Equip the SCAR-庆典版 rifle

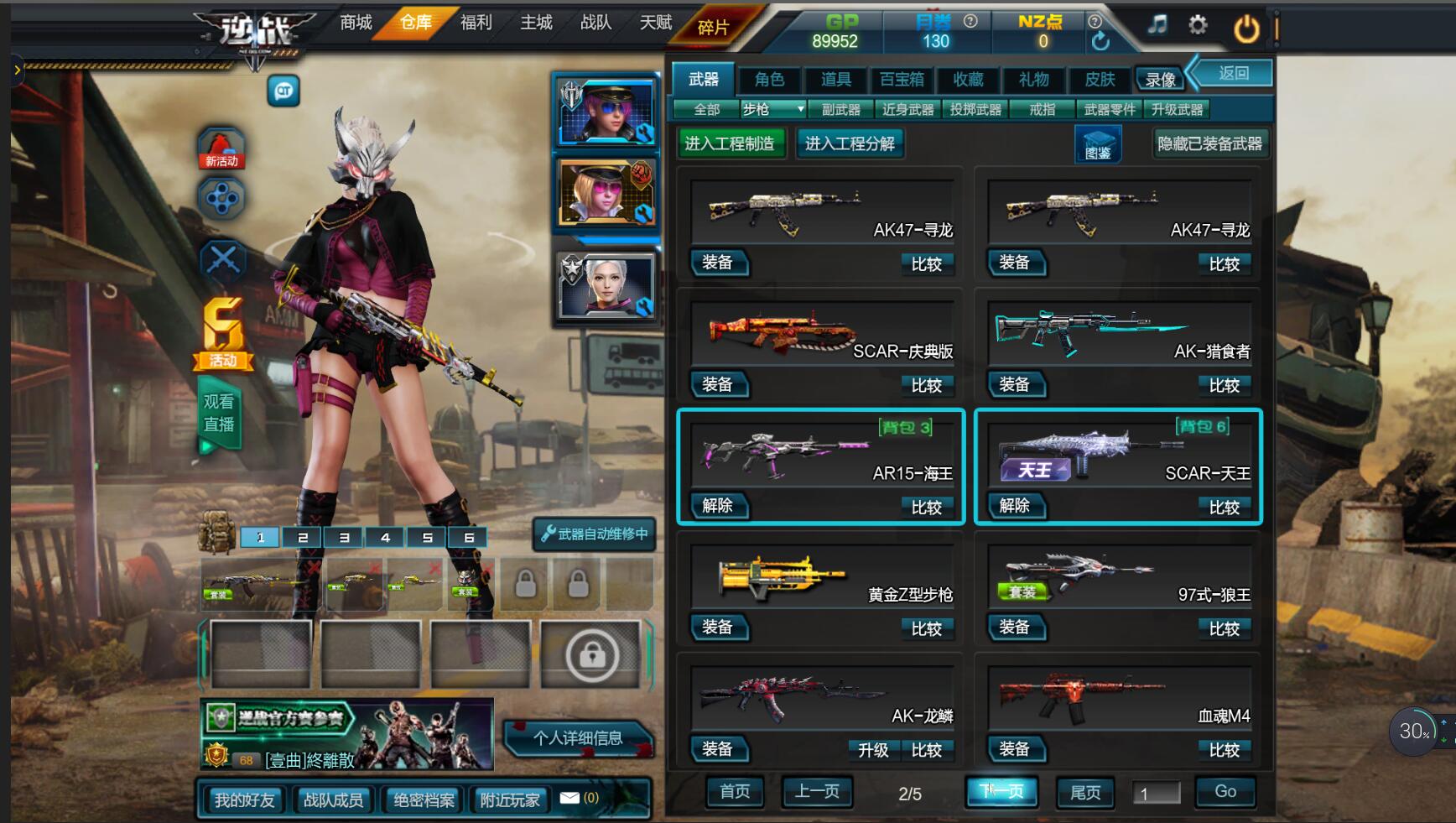(x=717, y=384)
